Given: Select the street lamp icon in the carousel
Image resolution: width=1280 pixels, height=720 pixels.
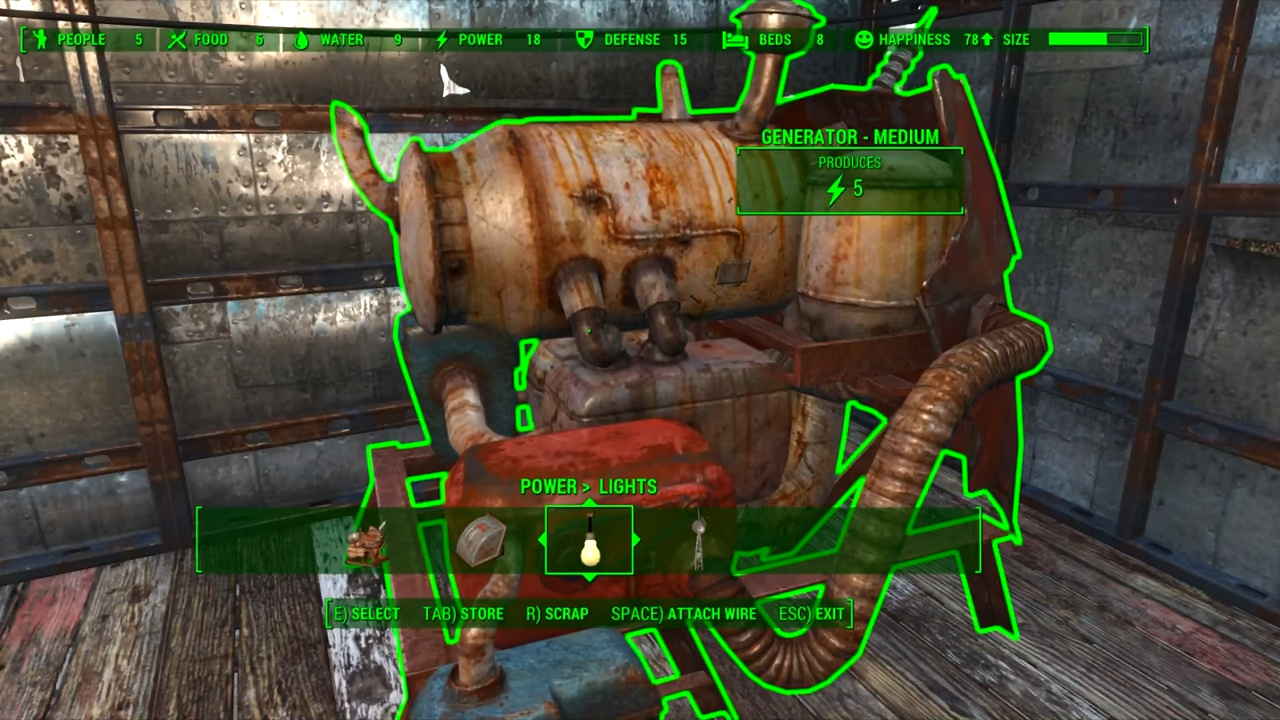Looking at the screenshot, I should (698, 540).
